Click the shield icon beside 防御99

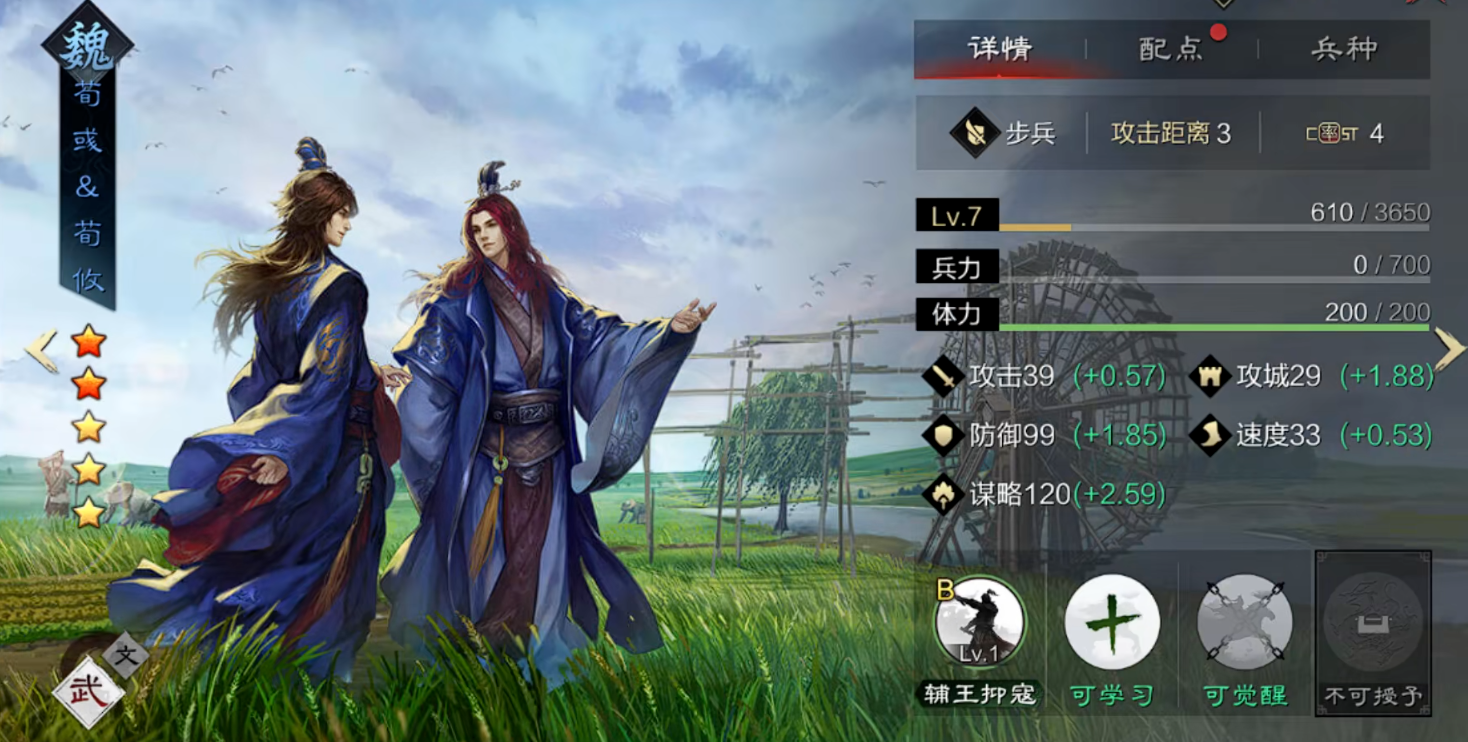point(941,437)
